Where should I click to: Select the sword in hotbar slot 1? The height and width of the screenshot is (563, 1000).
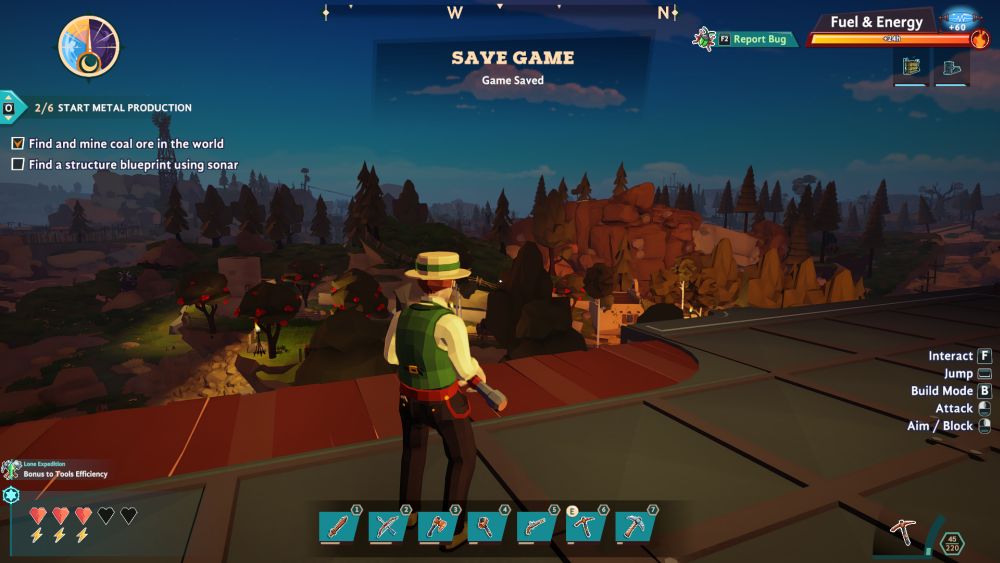pyautogui.click(x=339, y=526)
